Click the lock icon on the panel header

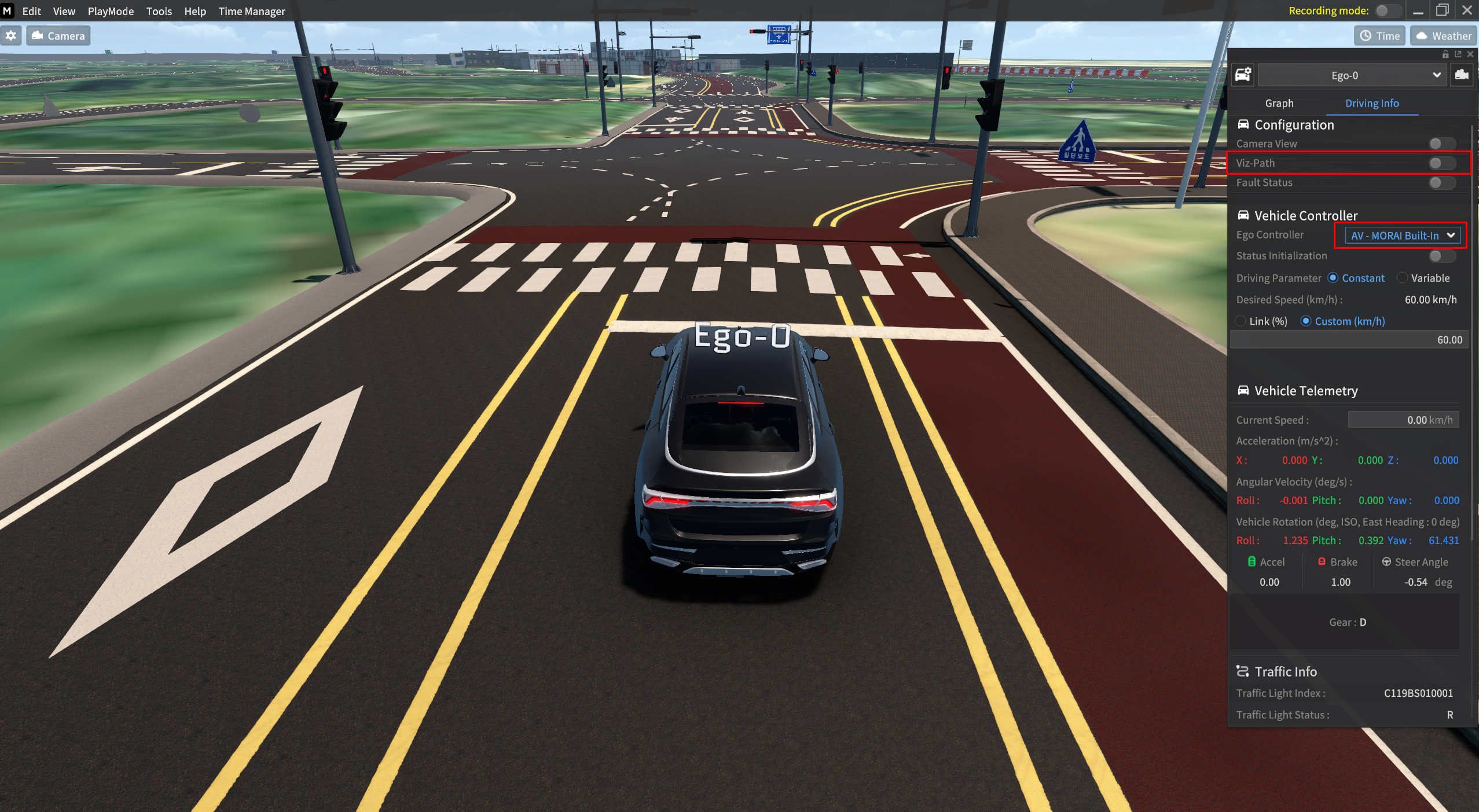pyautogui.click(x=1445, y=54)
